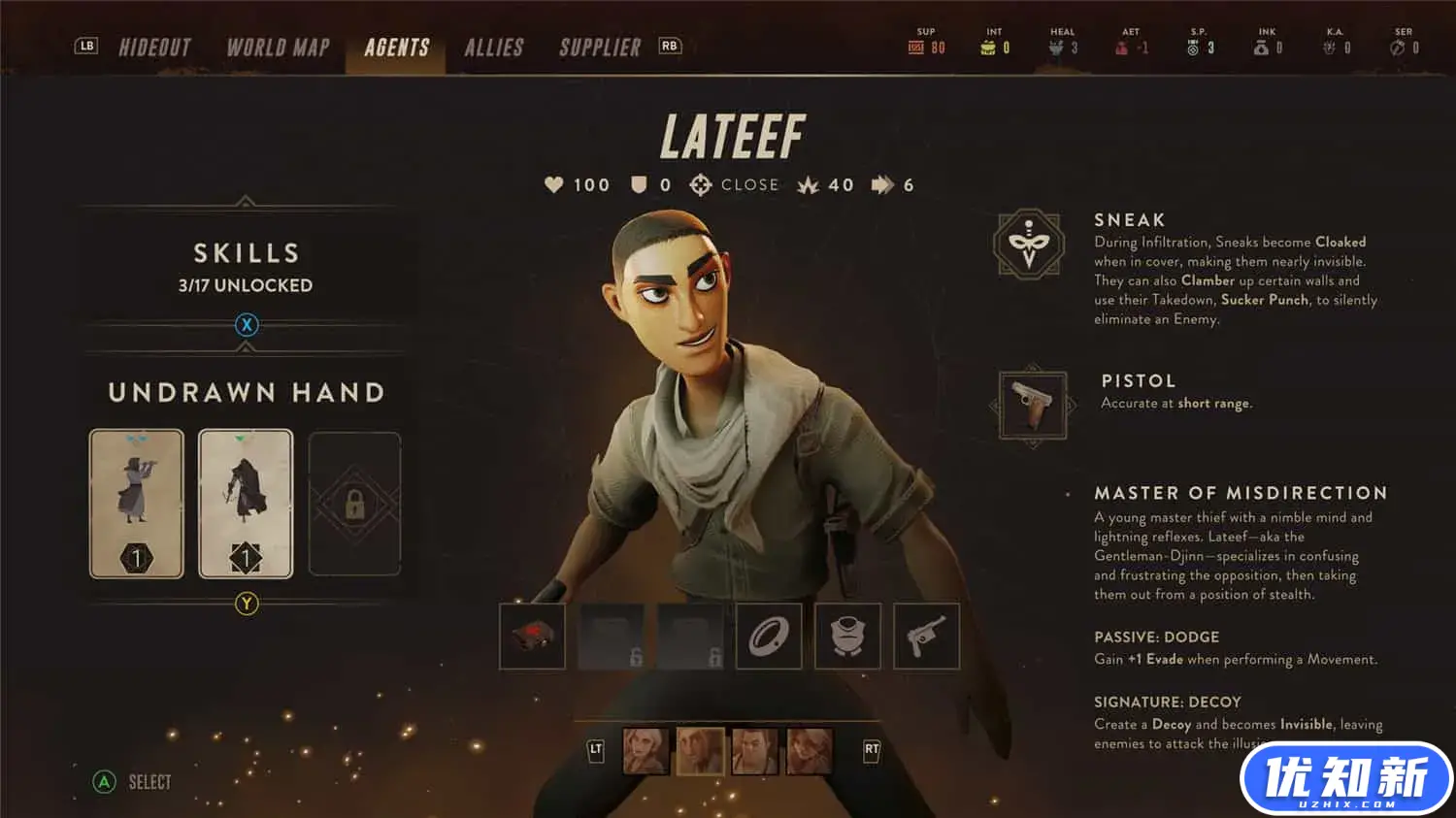Open the Supplier tab
Screen dimensions: 1456x818
[x=599, y=48]
